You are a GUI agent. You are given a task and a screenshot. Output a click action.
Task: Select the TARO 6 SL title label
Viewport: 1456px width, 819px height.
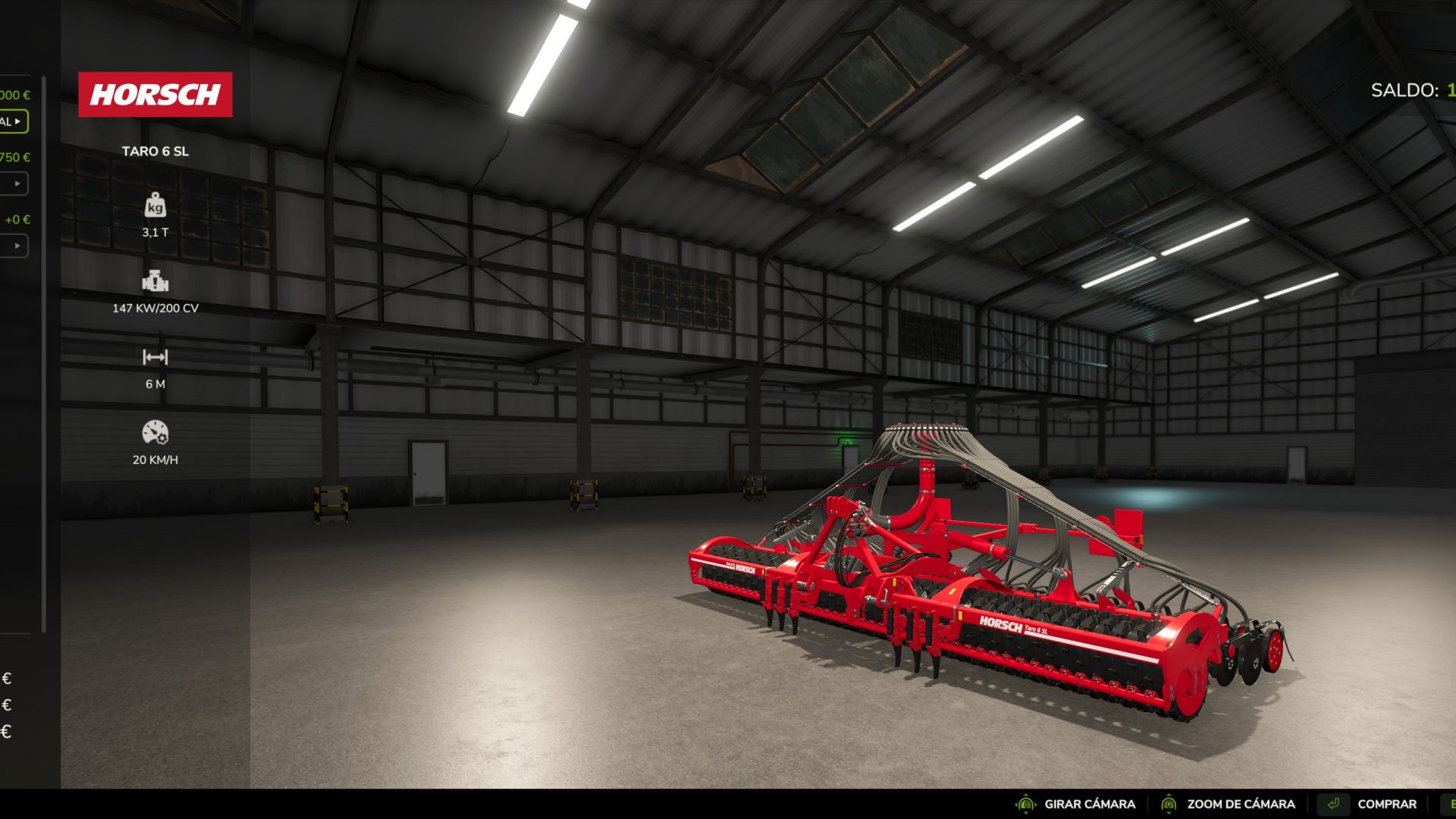pyautogui.click(x=155, y=152)
